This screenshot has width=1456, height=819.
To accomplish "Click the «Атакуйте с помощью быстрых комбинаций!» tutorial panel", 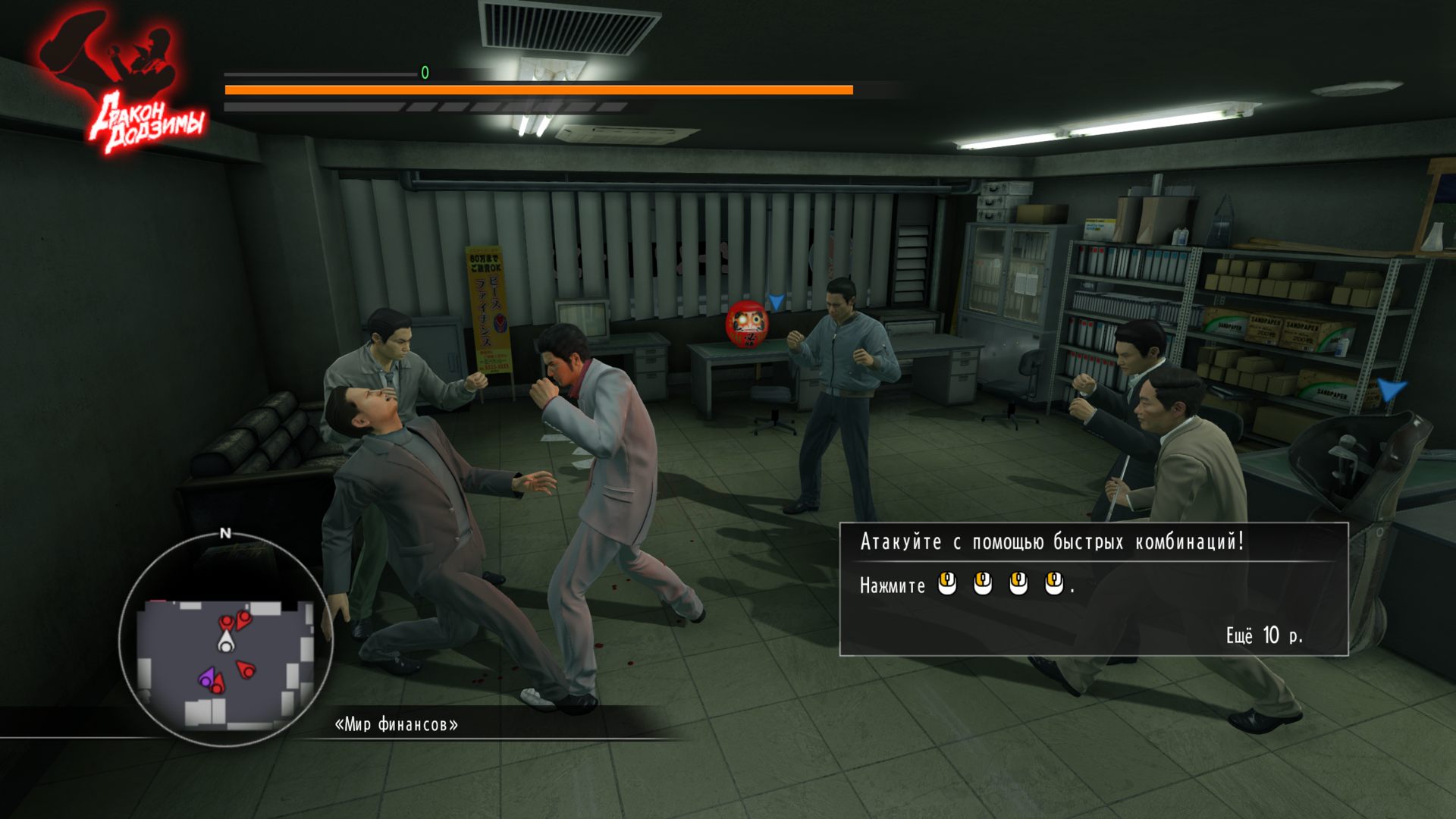I will tap(1093, 588).
